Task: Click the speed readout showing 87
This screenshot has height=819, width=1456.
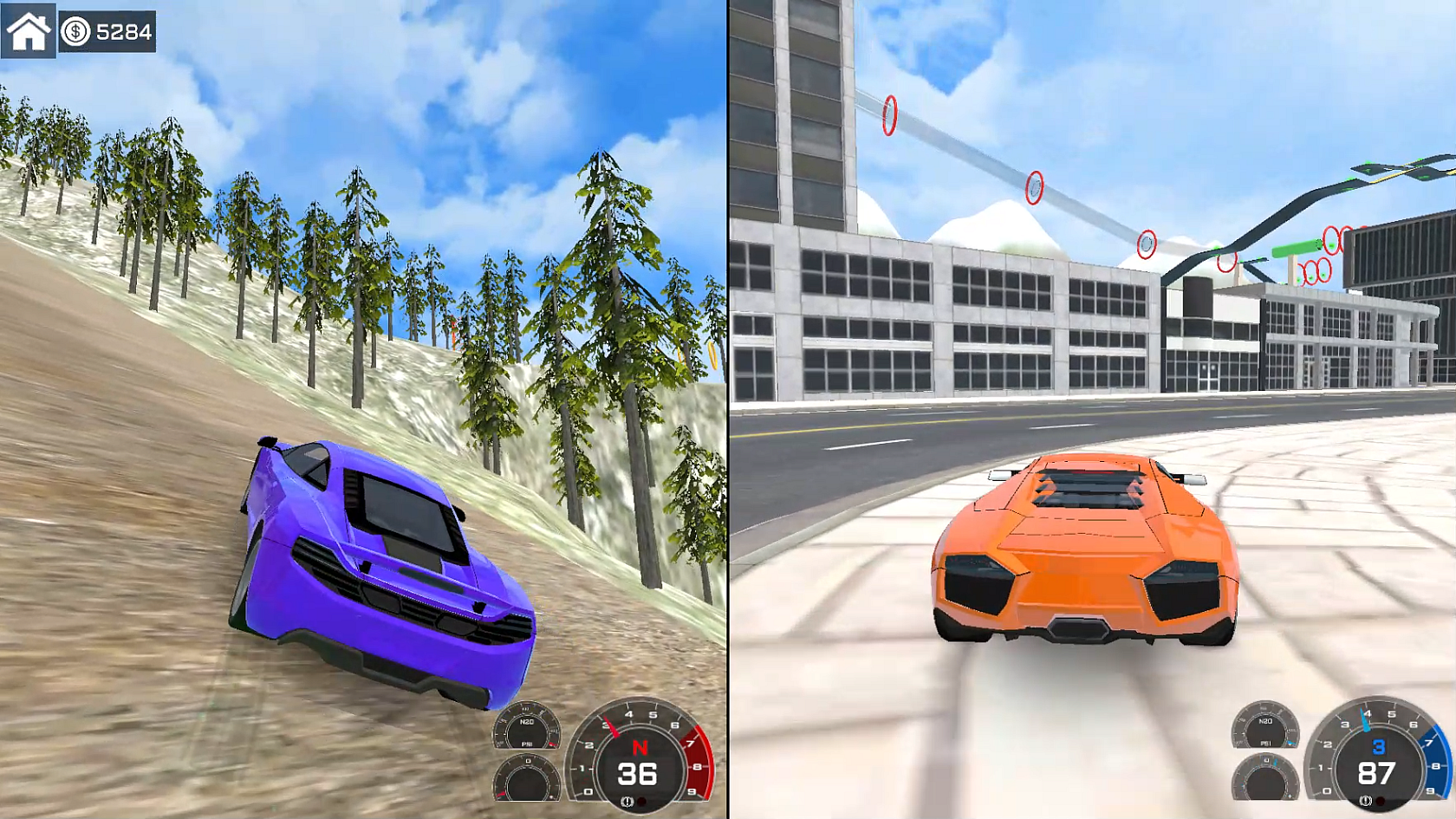Action: (x=1375, y=774)
